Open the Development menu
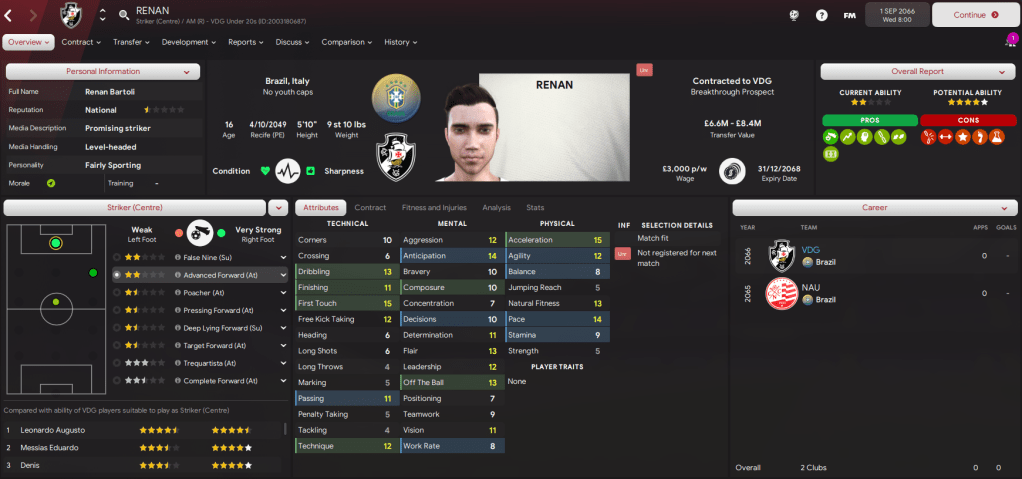Screen dimensions: 1022x479 [189, 42]
